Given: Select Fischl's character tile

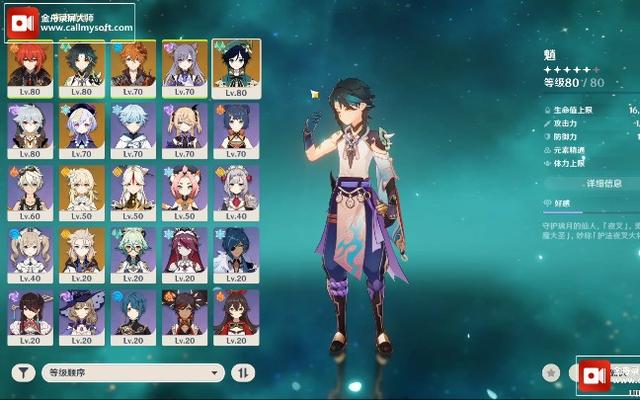Looking at the screenshot, I should pyautogui.click(x=185, y=130).
